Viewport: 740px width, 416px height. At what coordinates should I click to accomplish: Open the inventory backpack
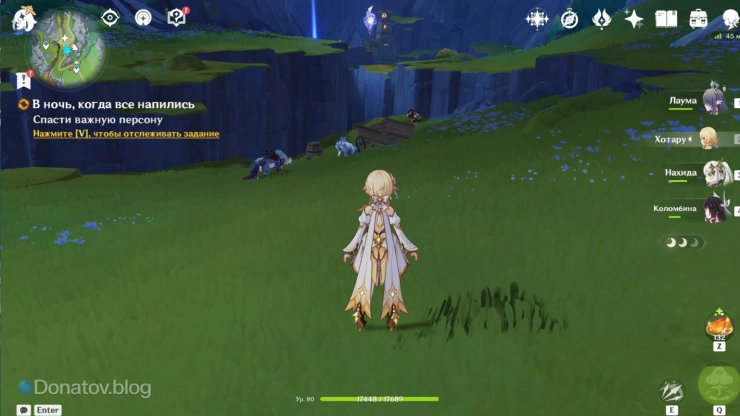coord(698,18)
